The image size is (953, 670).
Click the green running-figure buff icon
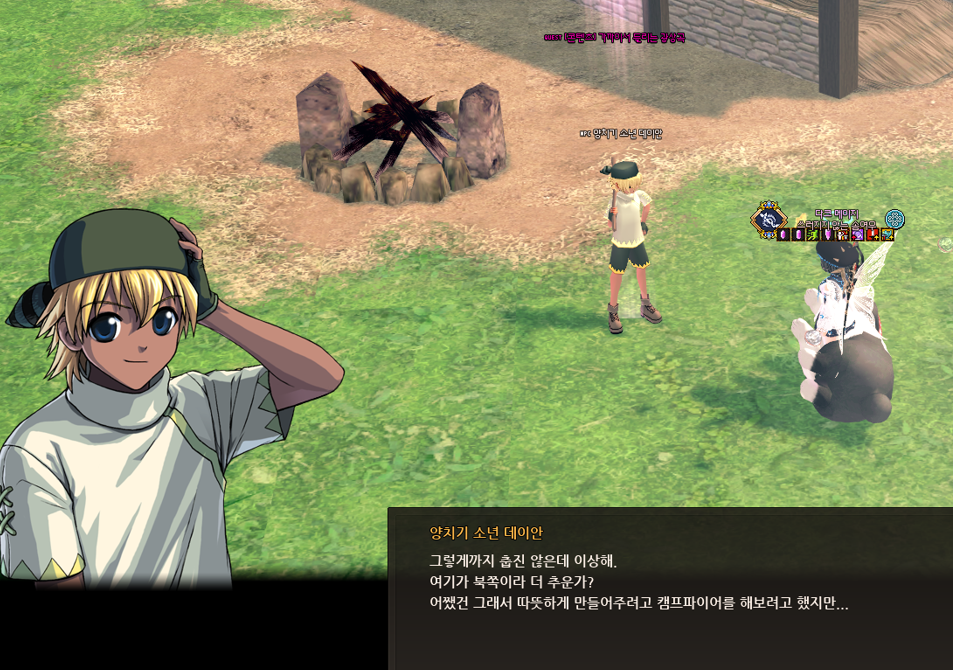click(x=813, y=234)
